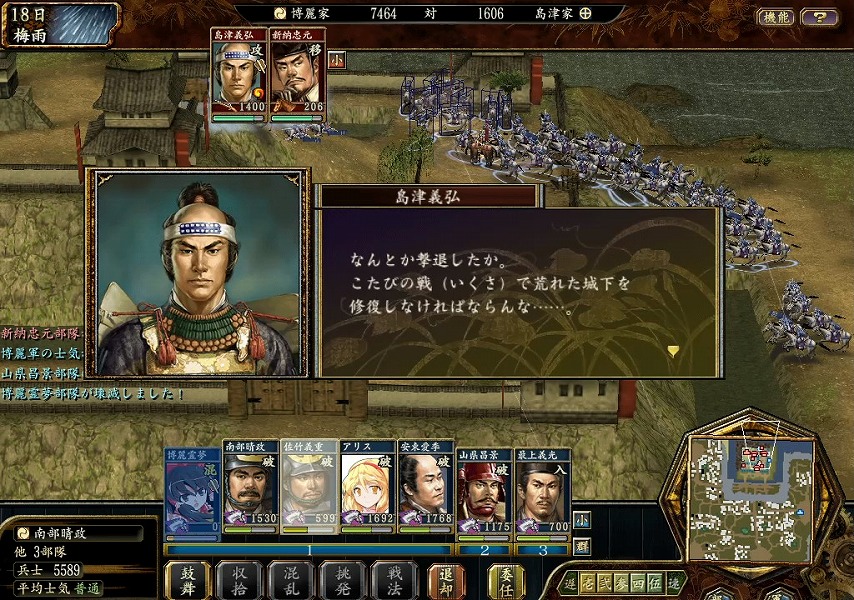Use the 混乱 command button
Viewport: 854px width, 600px height.
290,580
